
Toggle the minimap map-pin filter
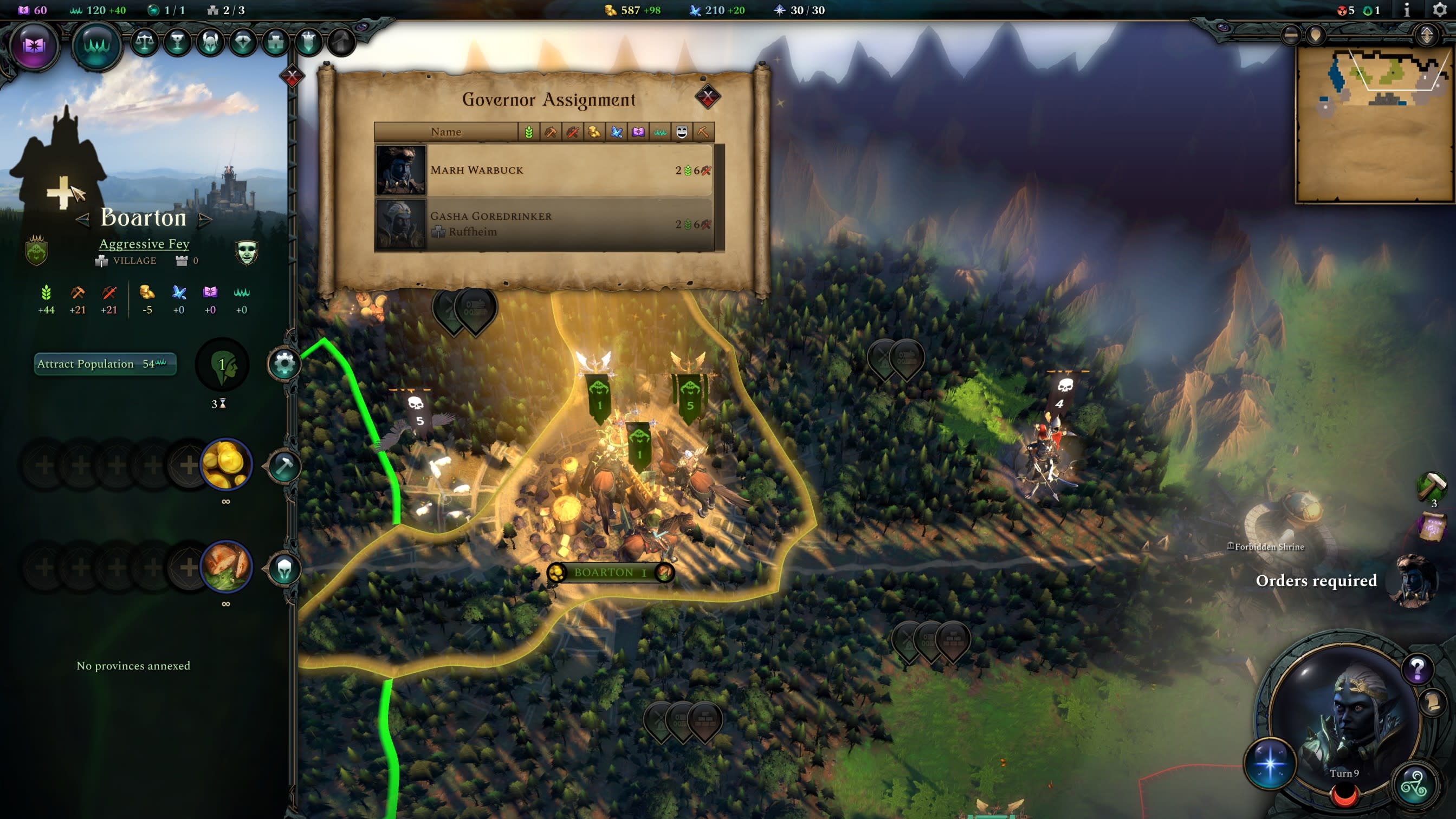pyautogui.click(x=1315, y=36)
